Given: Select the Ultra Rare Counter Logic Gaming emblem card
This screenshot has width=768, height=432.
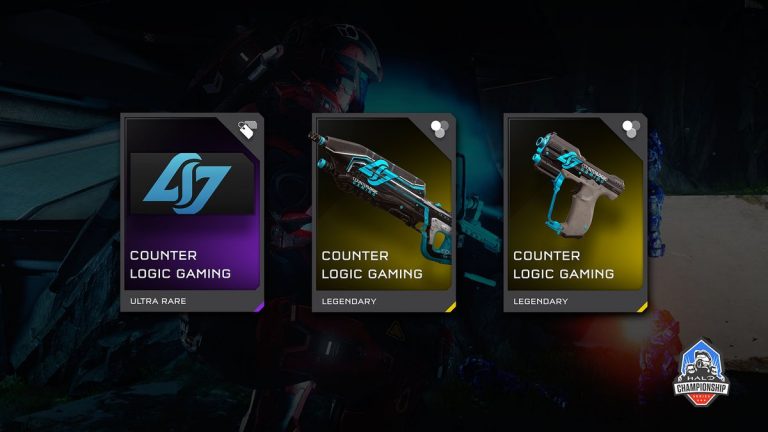Looking at the screenshot, I should click(x=192, y=213).
